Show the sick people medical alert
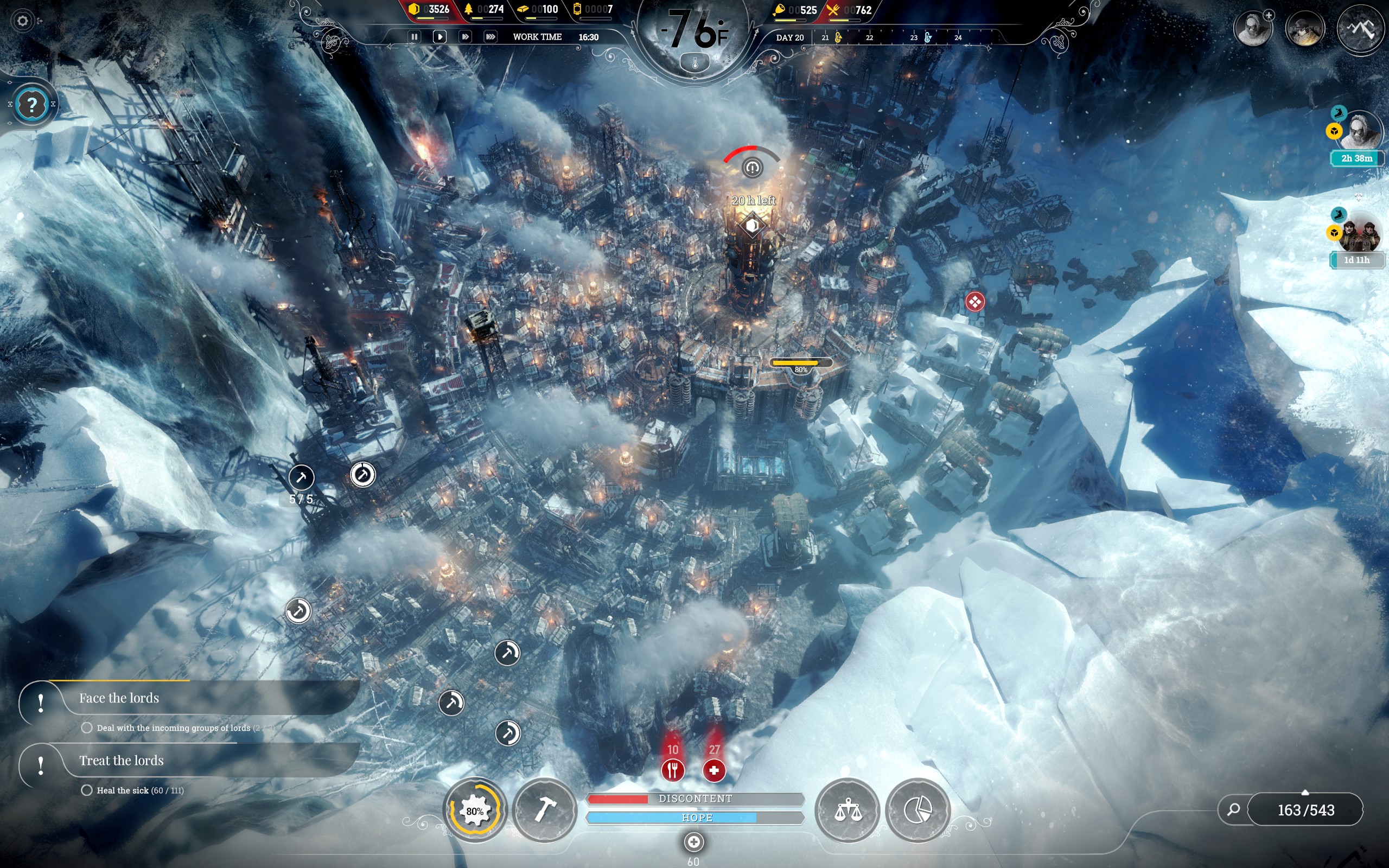 (714, 770)
